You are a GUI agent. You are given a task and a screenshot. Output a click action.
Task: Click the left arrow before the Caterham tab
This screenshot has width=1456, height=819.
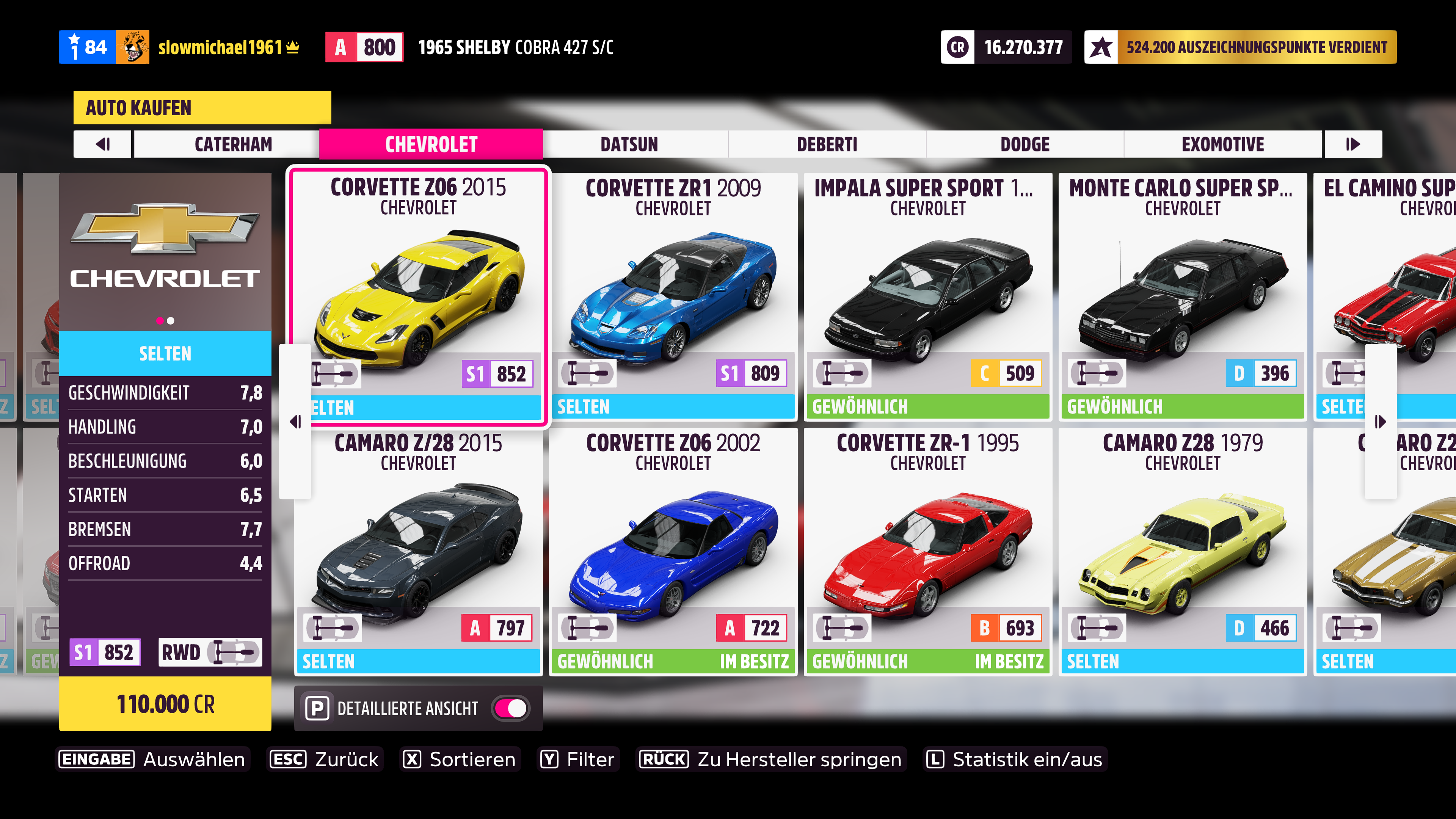click(x=103, y=144)
